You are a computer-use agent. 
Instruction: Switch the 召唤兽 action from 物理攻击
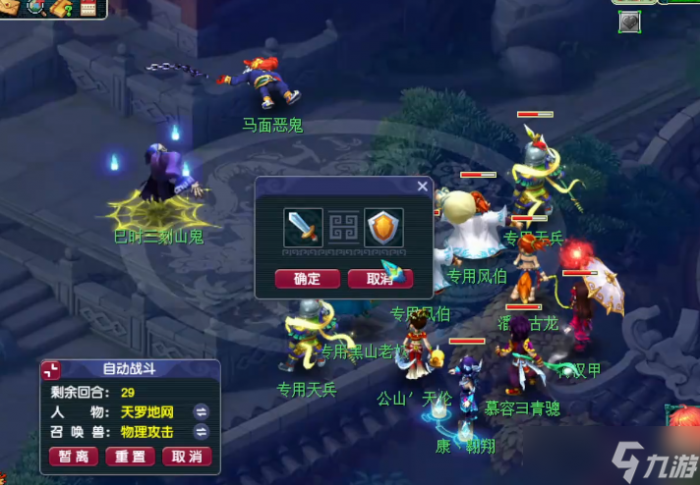(x=200, y=432)
